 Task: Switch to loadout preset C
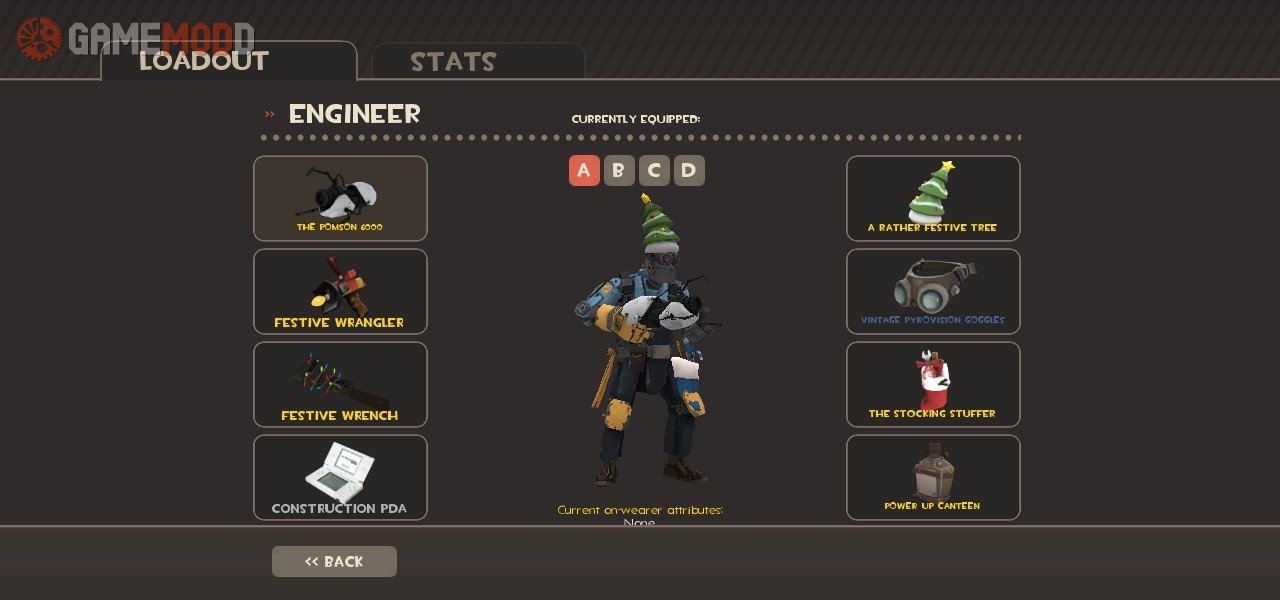point(654,171)
